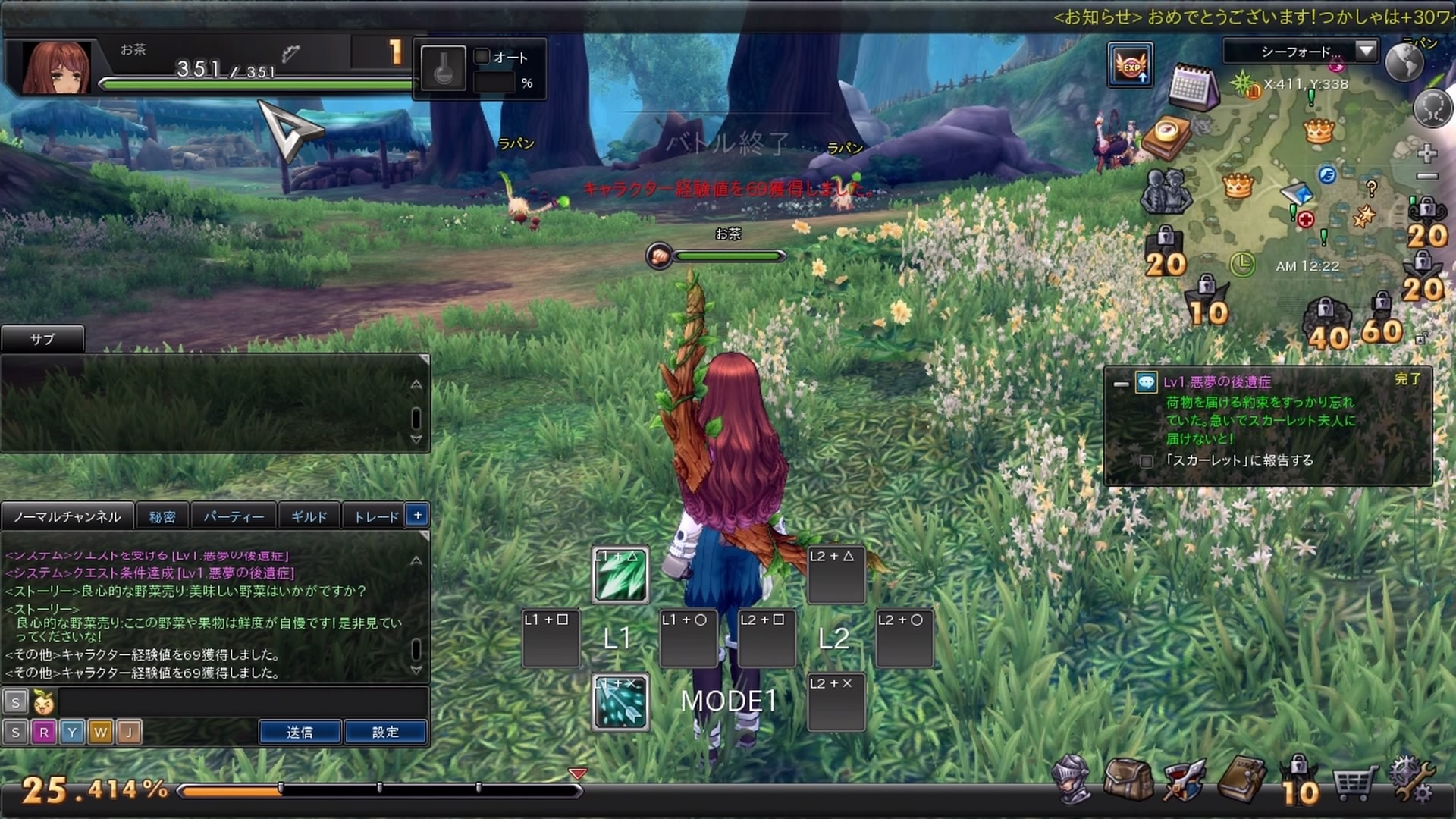This screenshot has height=819, width=1456.
Task: Switch to the パーティー chat tab
Action: [234, 516]
